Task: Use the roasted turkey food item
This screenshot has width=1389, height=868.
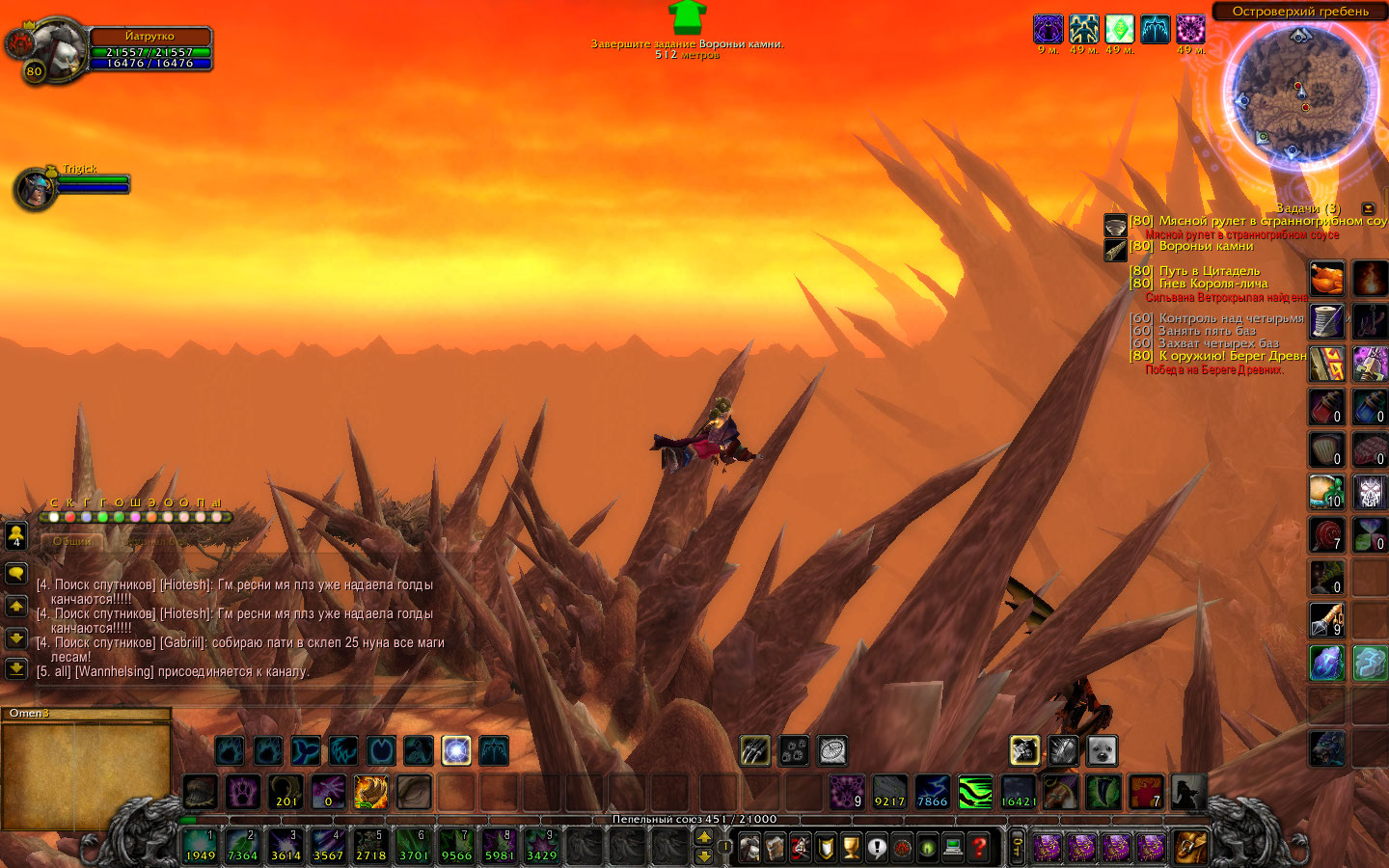Action: pos(1326,279)
